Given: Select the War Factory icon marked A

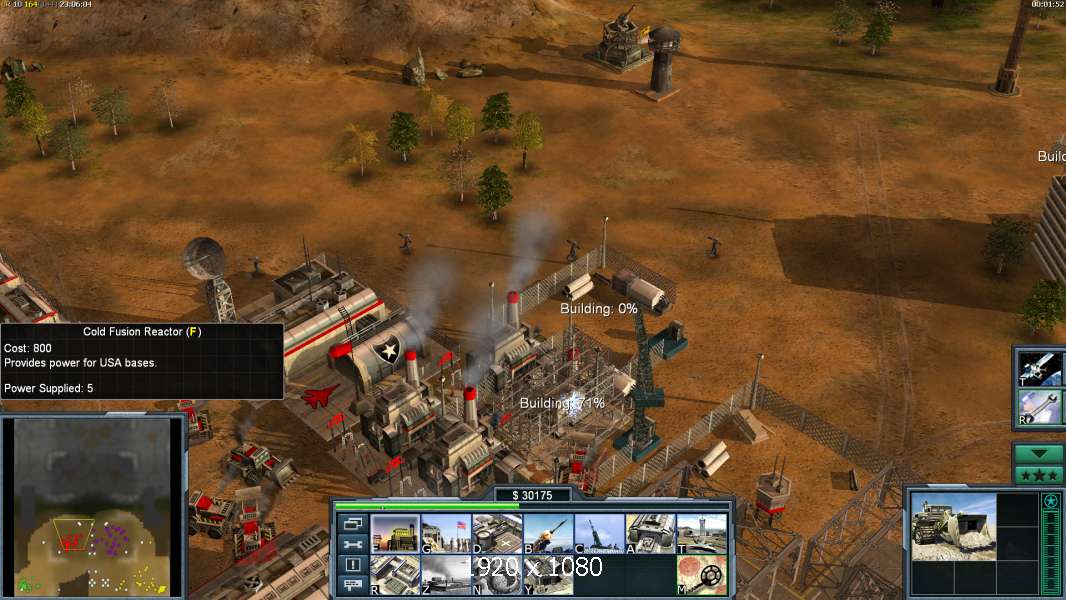Looking at the screenshot, I should (650, 534).
